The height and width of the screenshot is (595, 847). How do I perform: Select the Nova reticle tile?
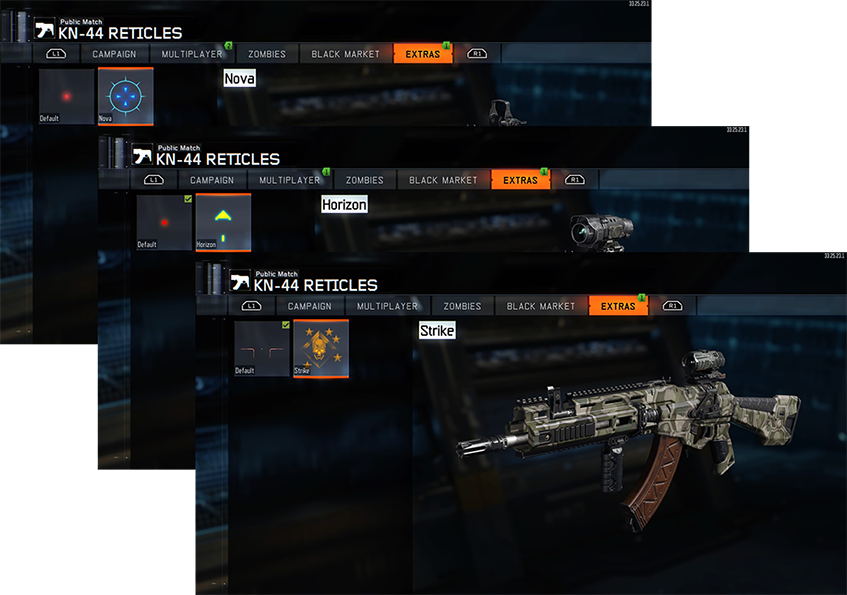tap(125, 96)
